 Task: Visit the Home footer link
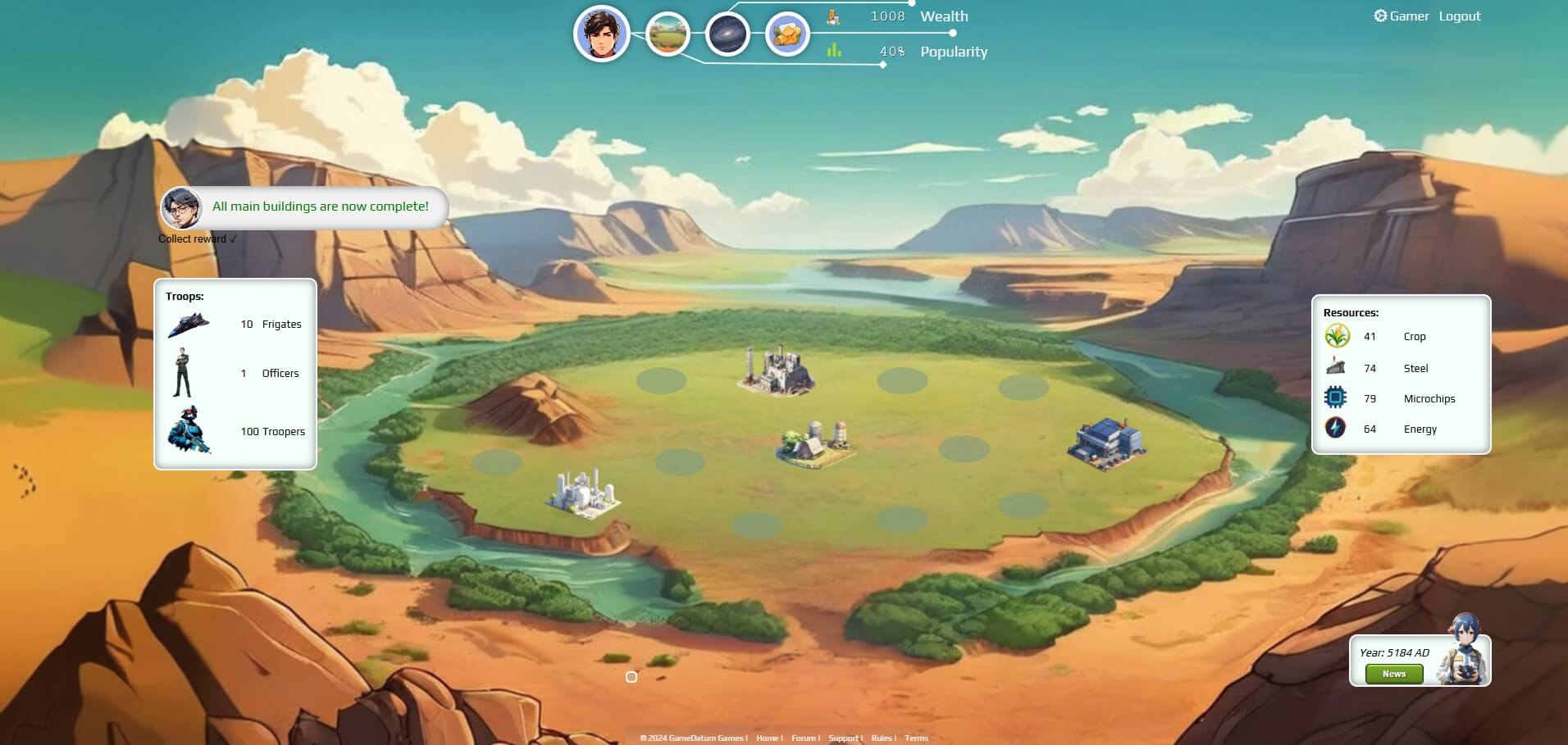click(768, 738)
